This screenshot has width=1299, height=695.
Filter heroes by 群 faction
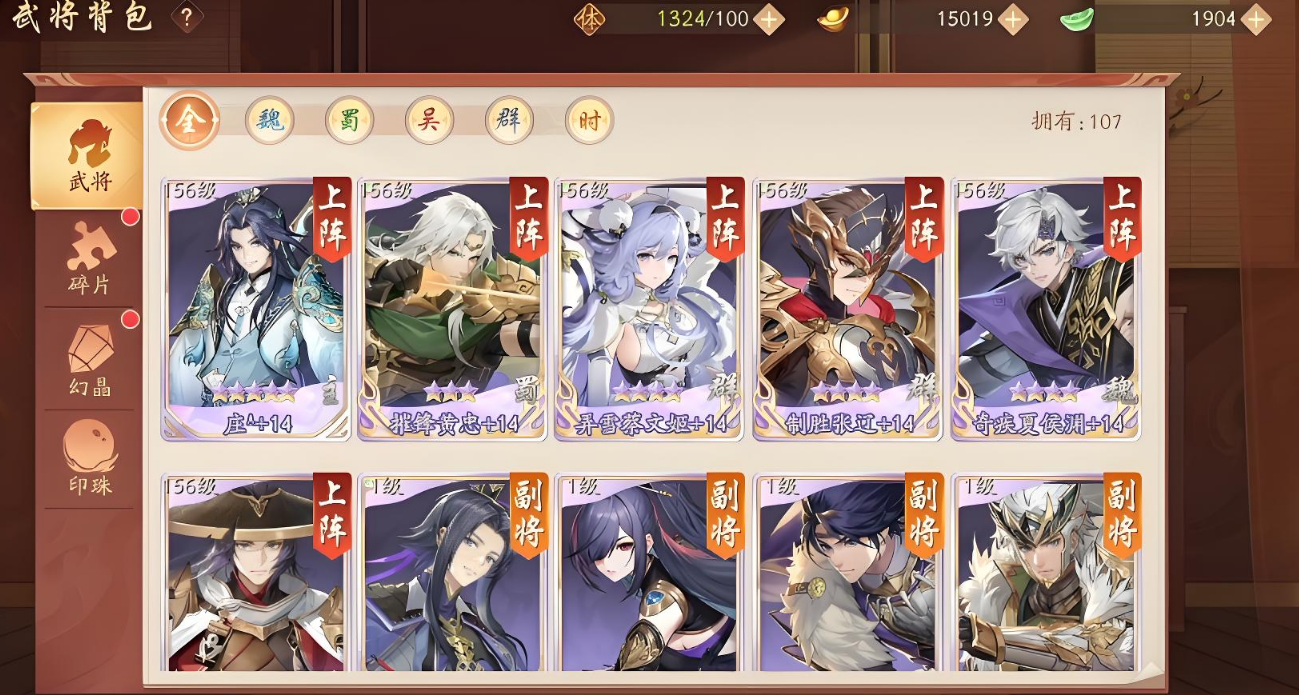pyautogui.click(x=509, y=121)
